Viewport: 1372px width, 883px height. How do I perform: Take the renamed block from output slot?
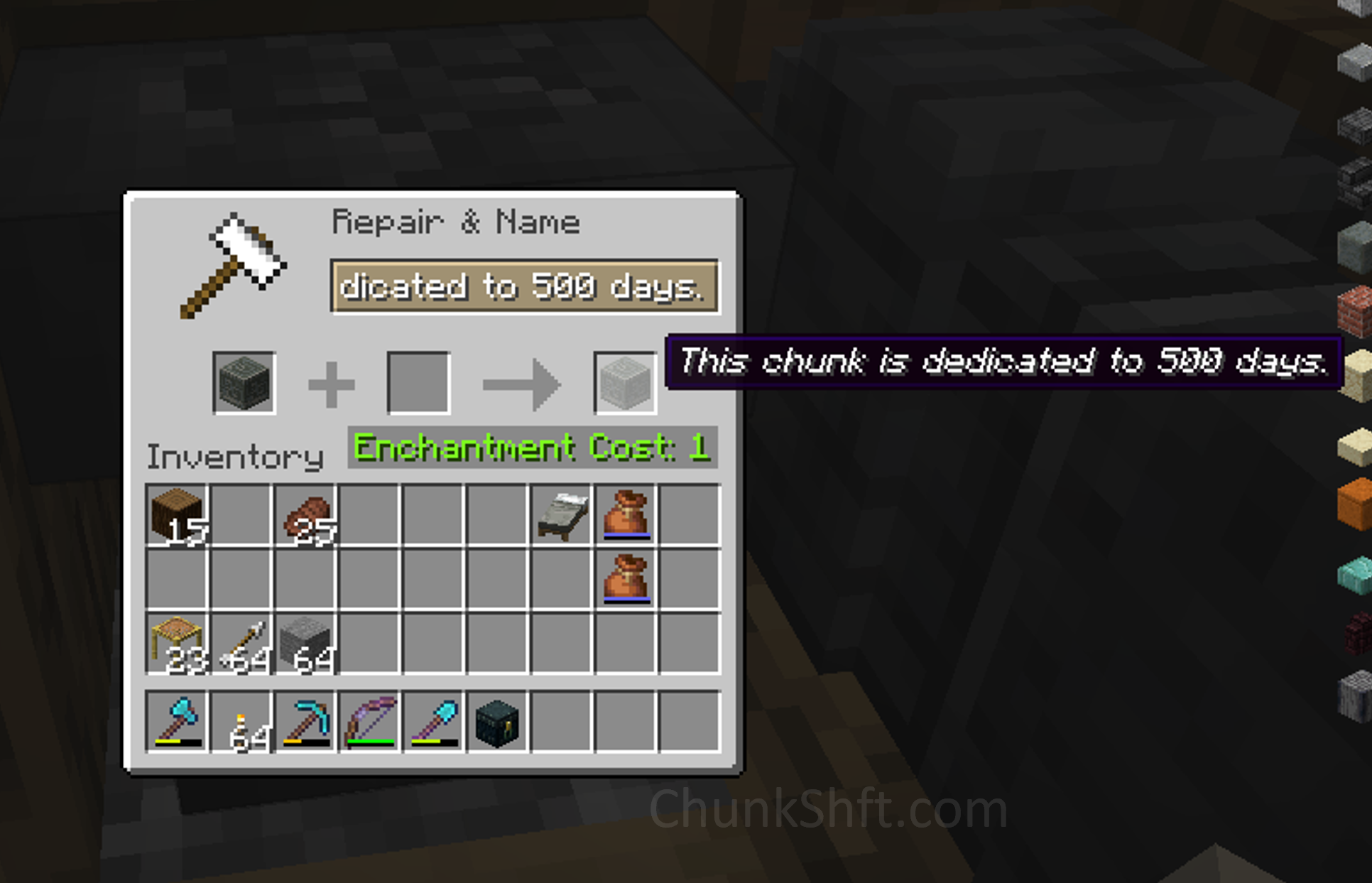click(625, 383)
